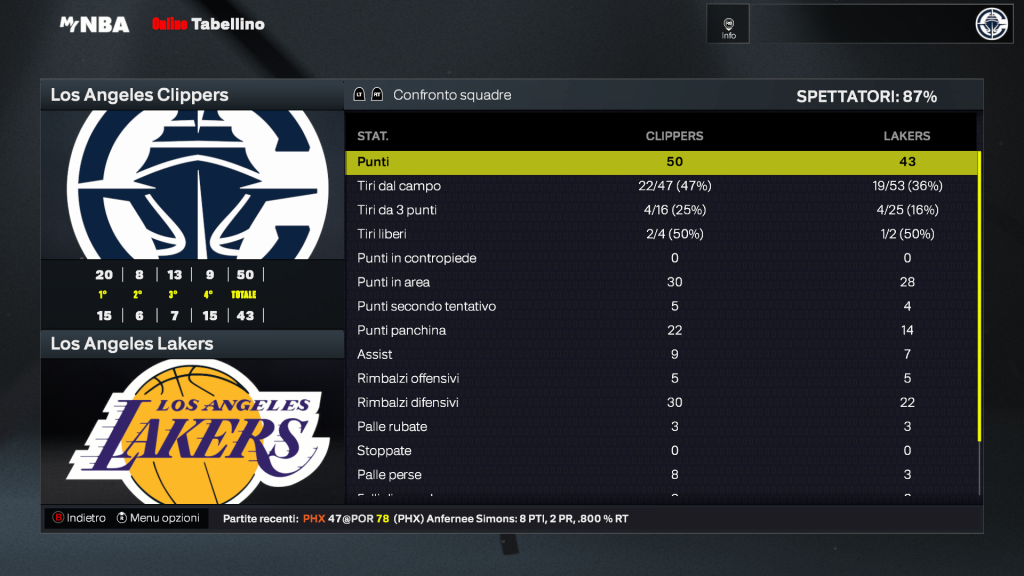
Task: Select the Palle perse row
Action: 660,474
